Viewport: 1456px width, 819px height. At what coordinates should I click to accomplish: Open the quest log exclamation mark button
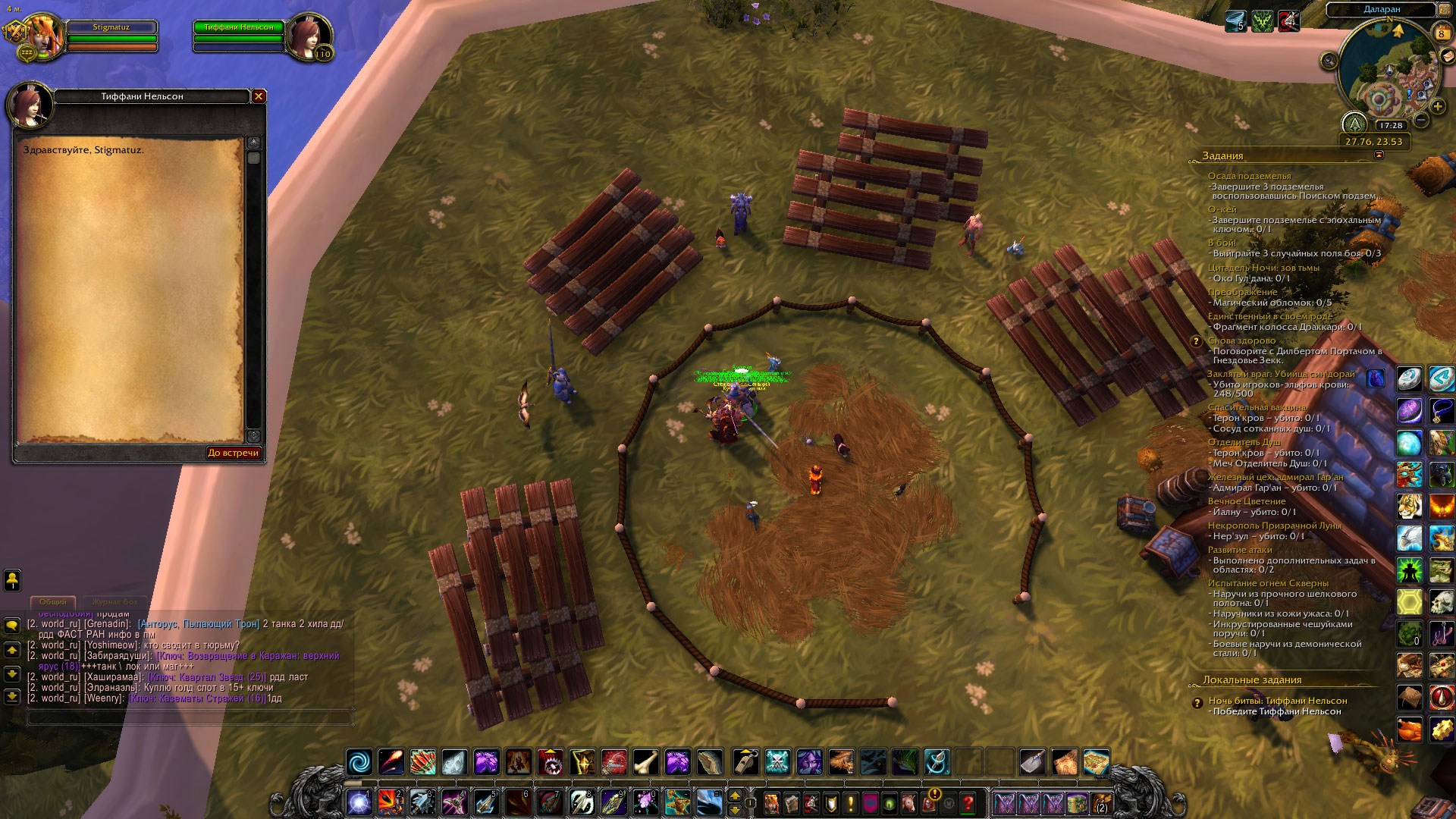point(851,802)
